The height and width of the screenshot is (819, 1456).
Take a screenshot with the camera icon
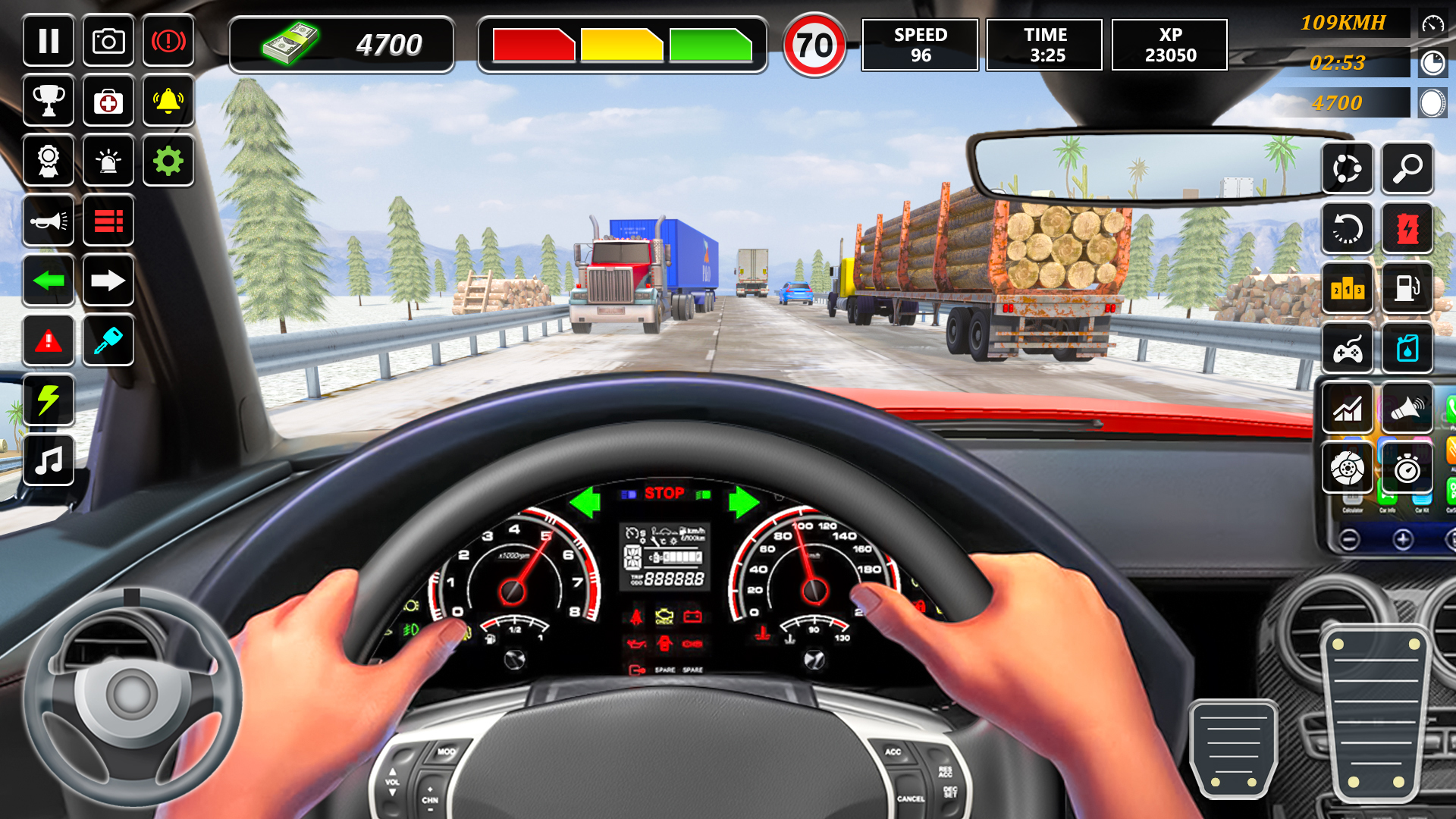pos(108,42)
